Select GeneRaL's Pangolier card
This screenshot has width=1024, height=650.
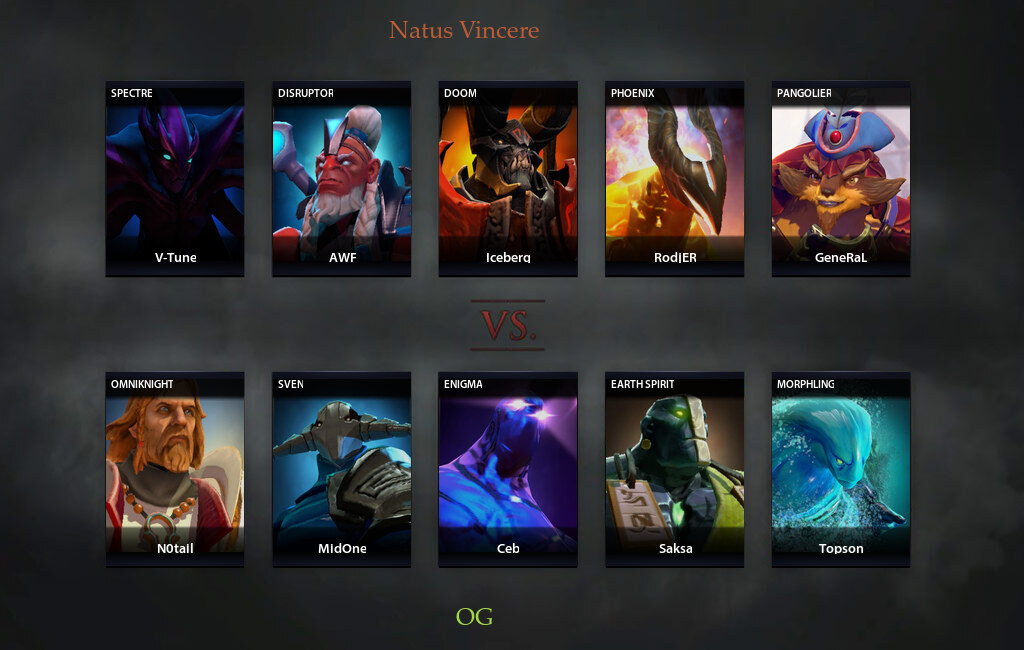[x=841, y=178]
